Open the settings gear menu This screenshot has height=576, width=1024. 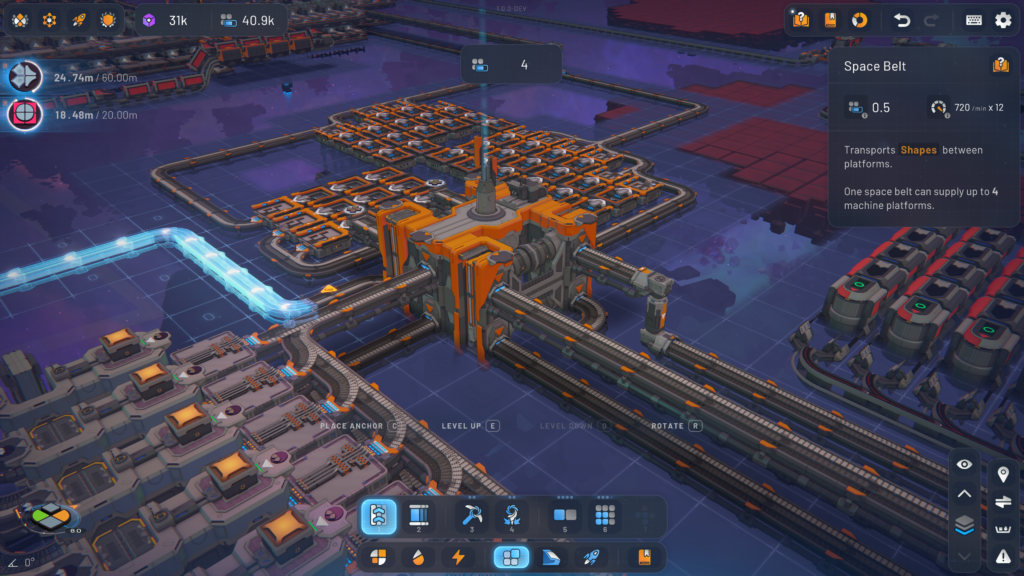coord(1003,20)
